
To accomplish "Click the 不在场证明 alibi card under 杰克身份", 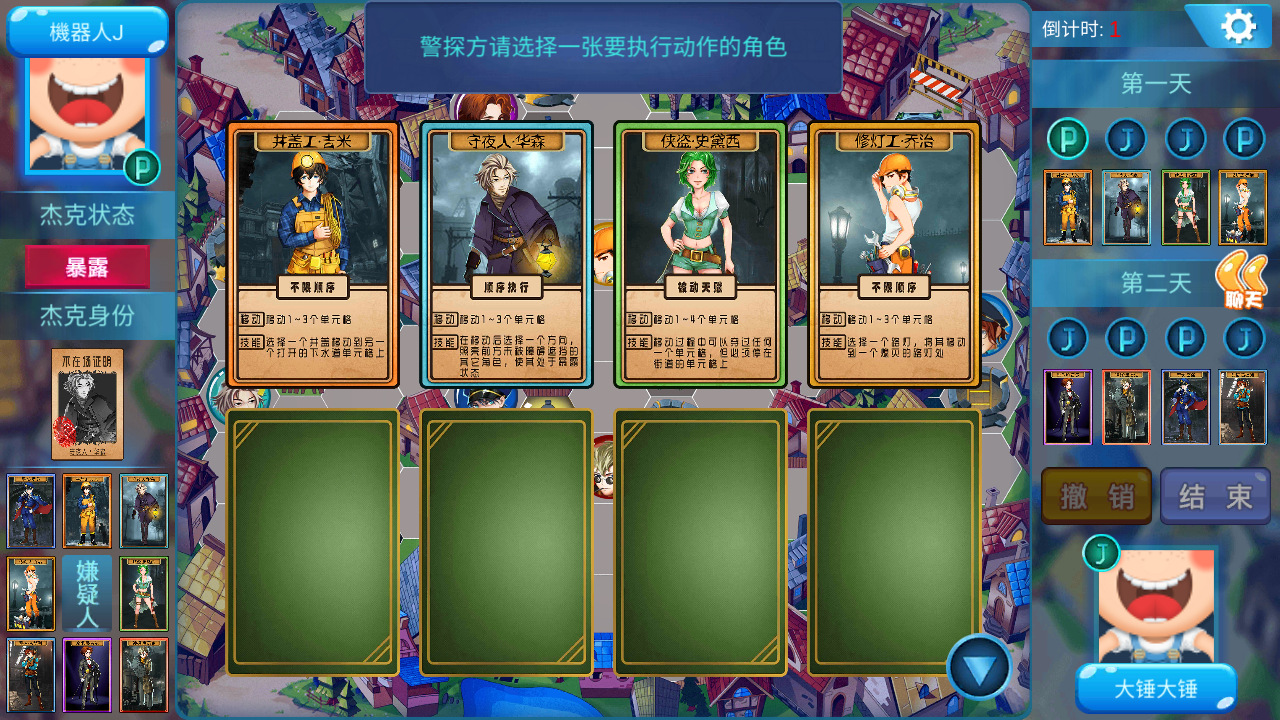I will coord(86,405).
